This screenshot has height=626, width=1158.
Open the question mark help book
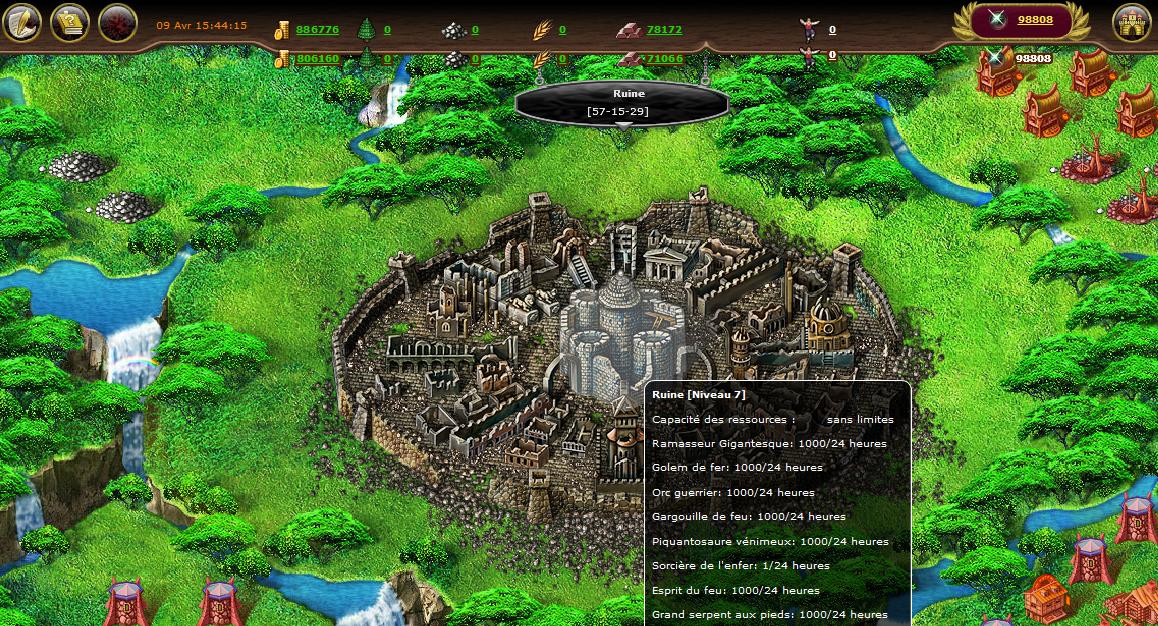70,22
